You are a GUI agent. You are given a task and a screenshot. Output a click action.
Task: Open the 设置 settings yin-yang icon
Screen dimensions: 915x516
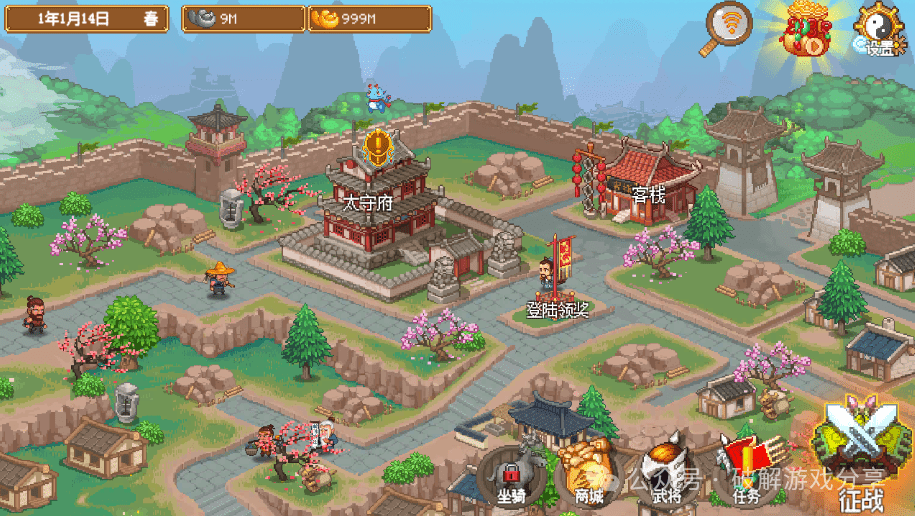pyautogui.click(x=877, y=28)
